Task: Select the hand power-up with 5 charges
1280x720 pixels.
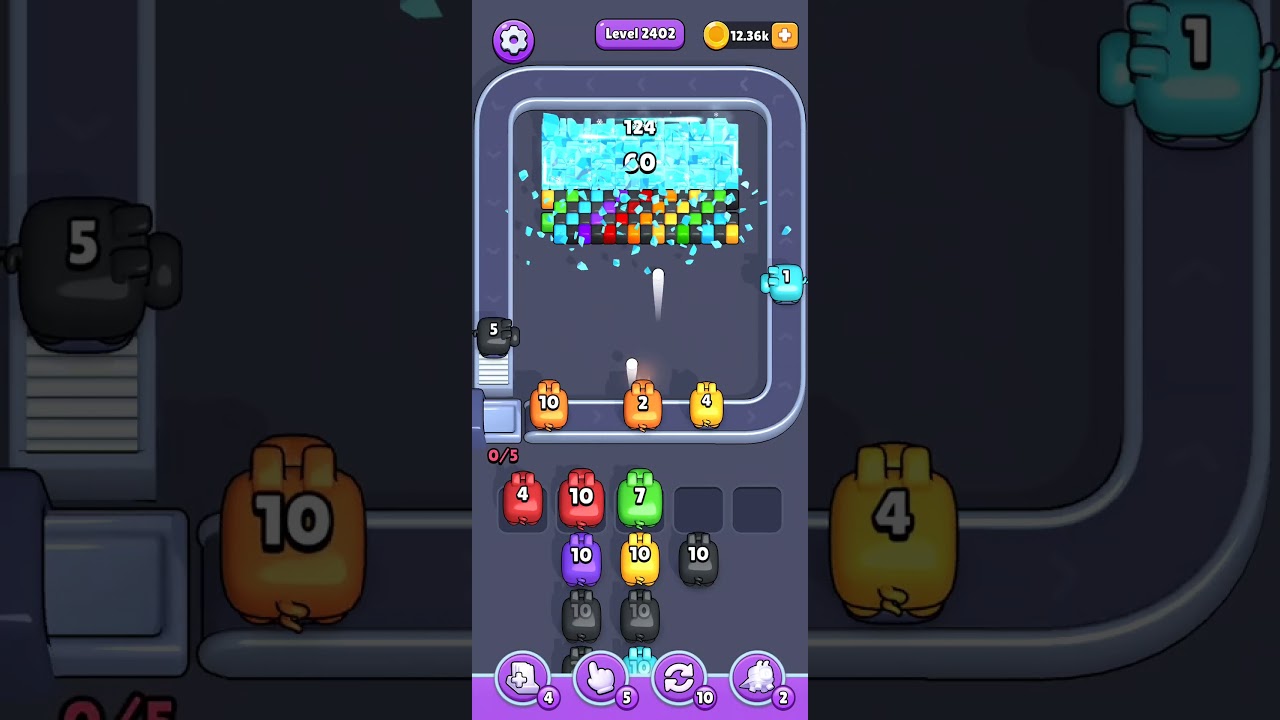Action: click(x=600, y=677)
